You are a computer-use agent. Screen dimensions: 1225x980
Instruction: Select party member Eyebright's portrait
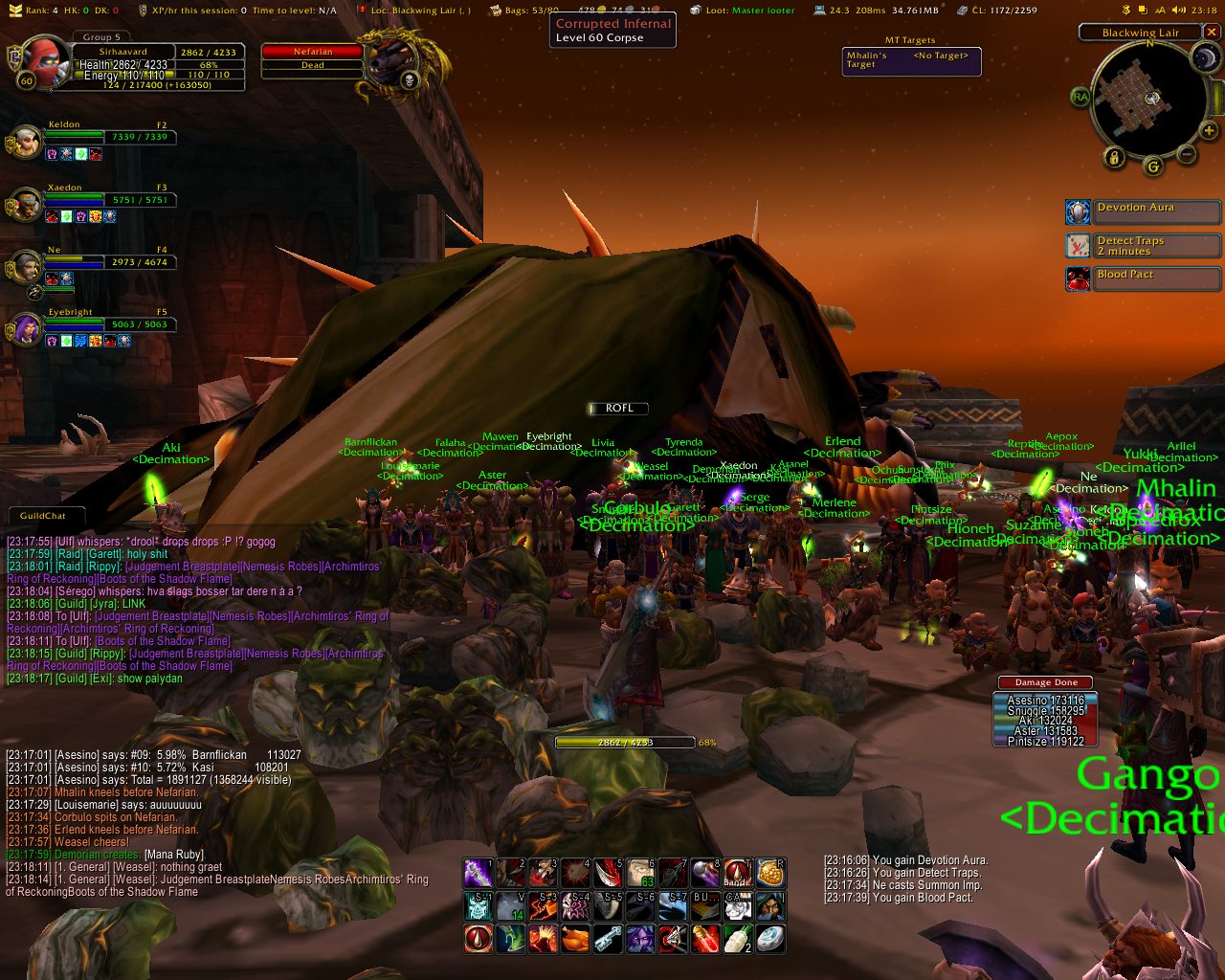pyautogui.click(x=26, y=328)
